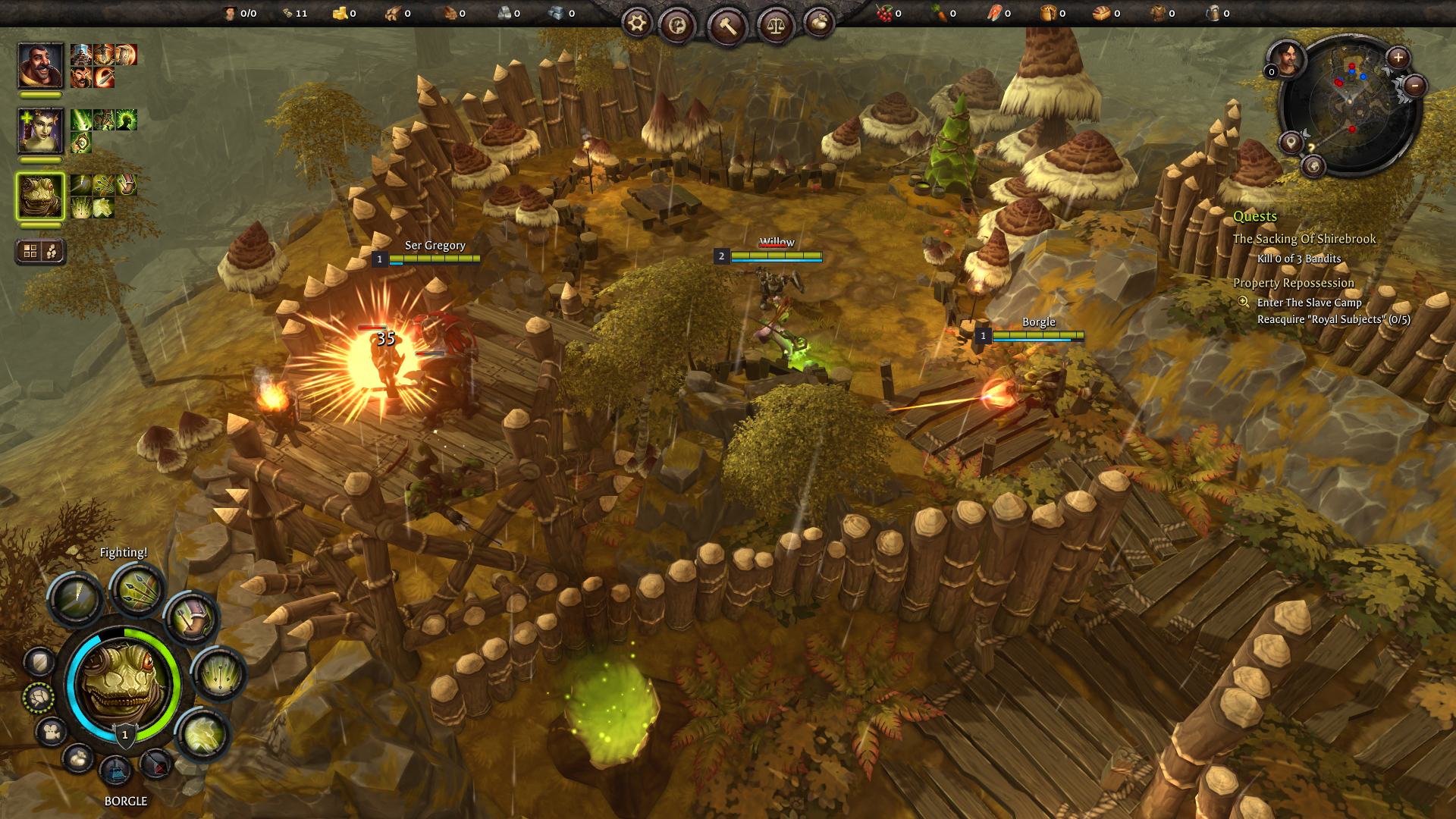Zoom in the minimap with plus button
This screenshot has height=819, width=1456.
[x=1398, y=57]
